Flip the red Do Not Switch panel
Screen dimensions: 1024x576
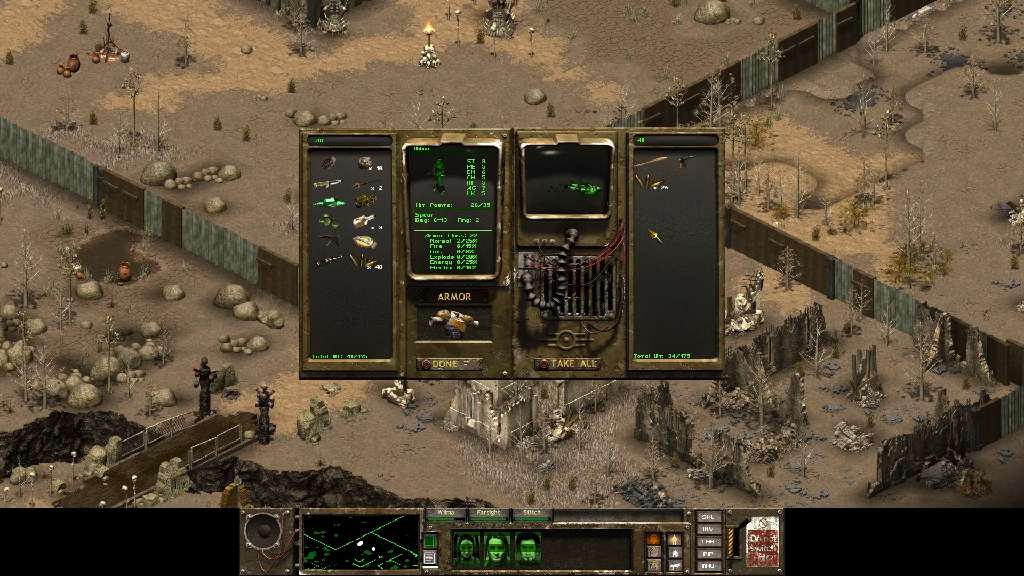click(x=762, y=541)
